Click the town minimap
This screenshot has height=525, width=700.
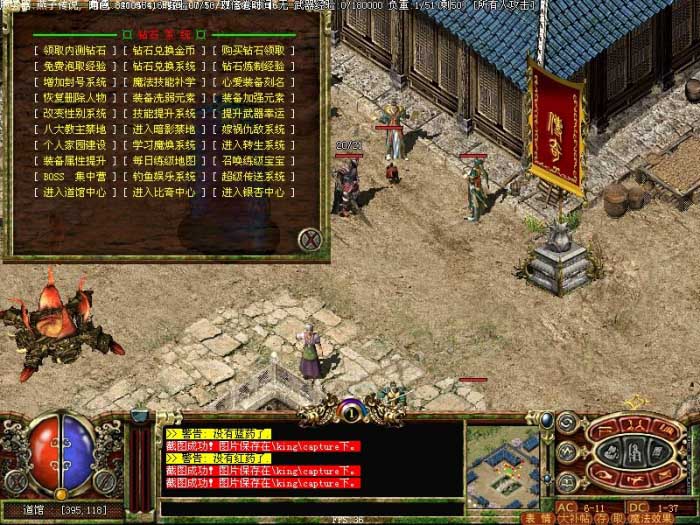coord(502,467)
